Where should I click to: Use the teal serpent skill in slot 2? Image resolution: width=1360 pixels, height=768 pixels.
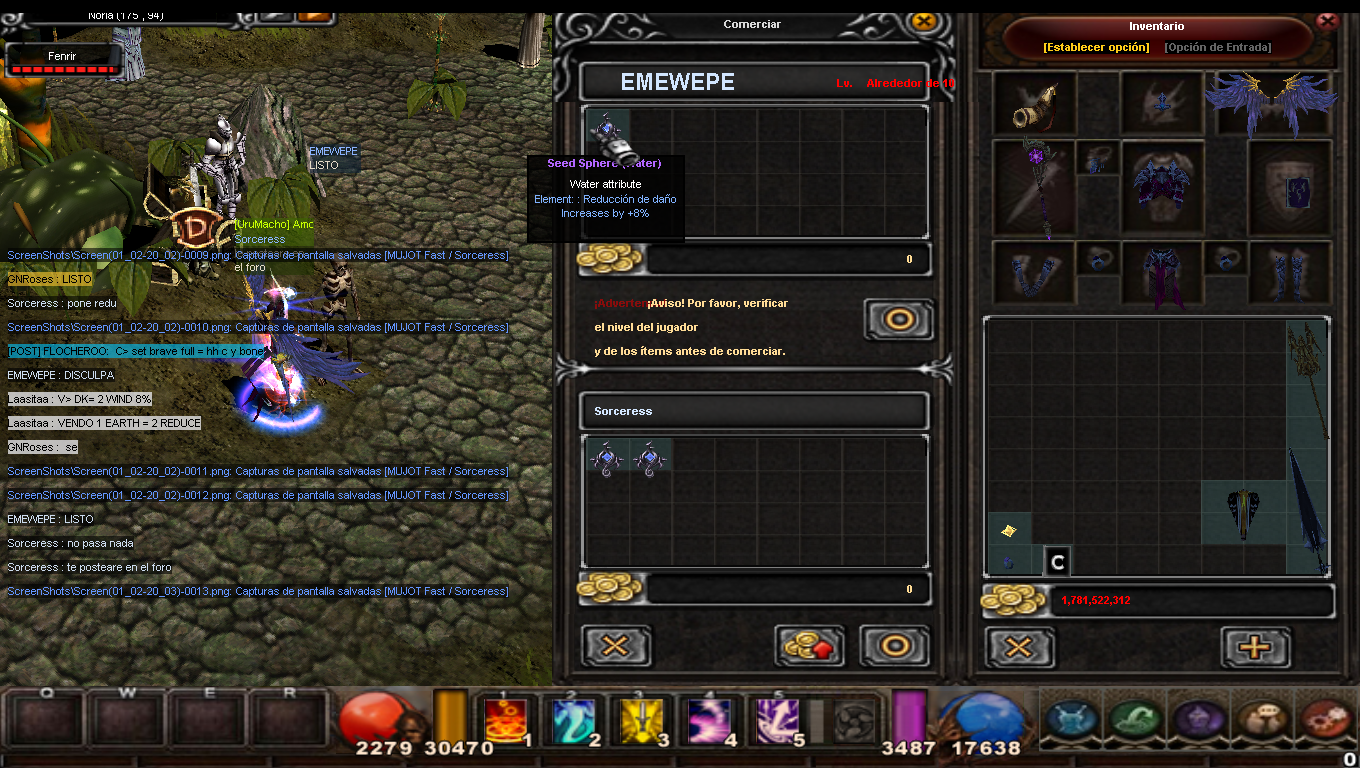(573, 720)
